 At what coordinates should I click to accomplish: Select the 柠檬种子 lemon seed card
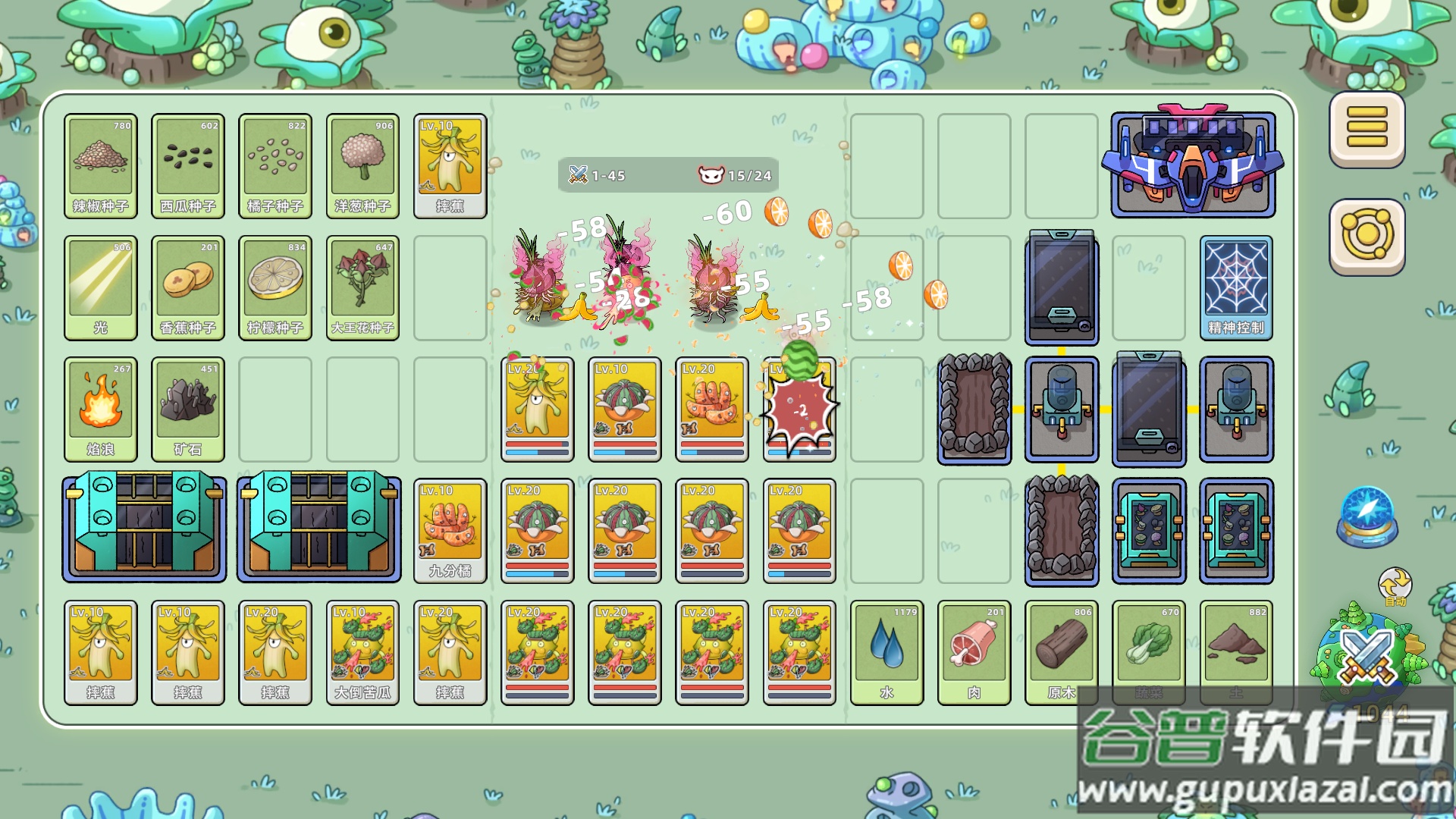[275, 288]
